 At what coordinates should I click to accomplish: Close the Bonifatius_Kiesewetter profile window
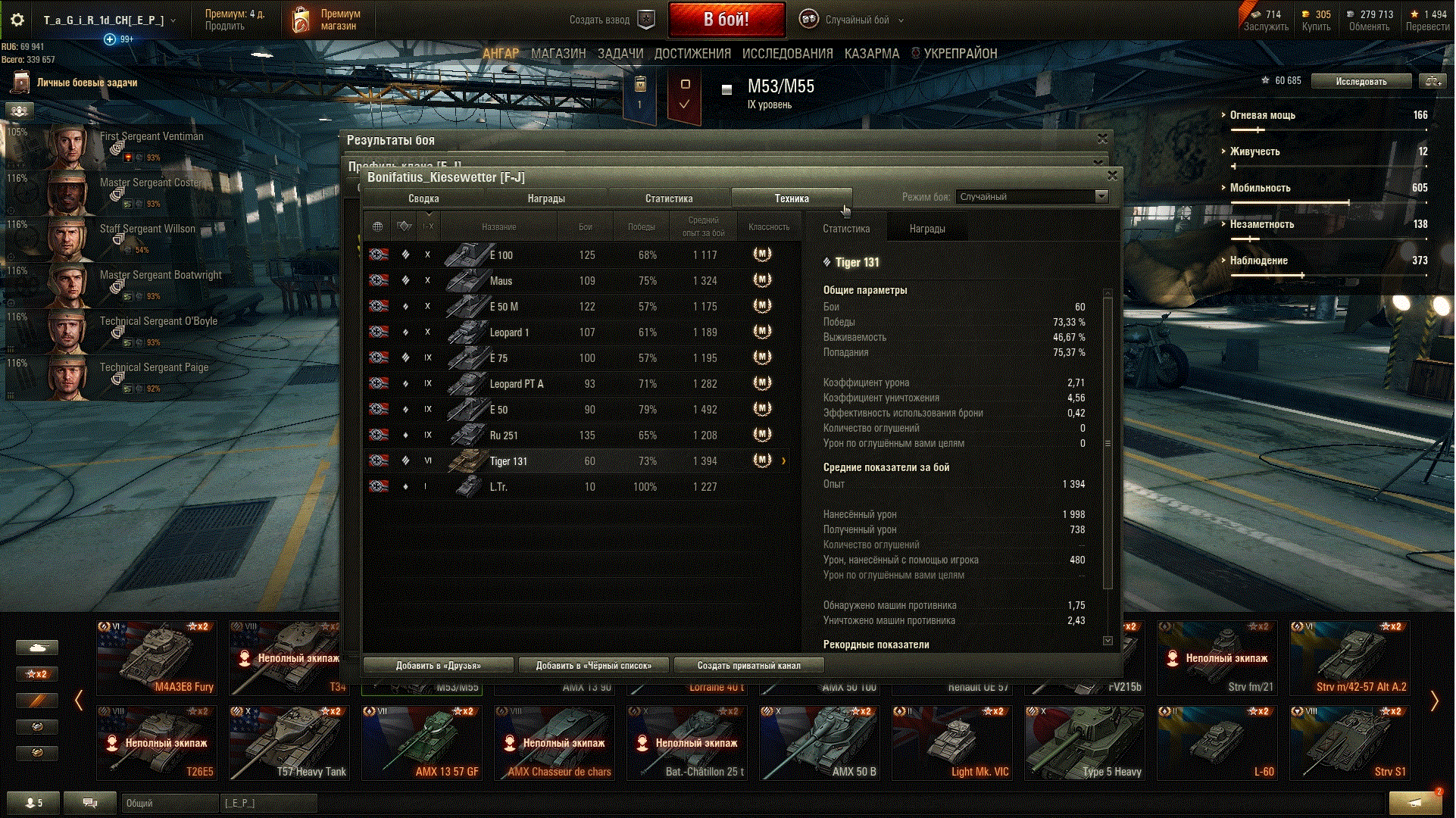point(1112,176)
